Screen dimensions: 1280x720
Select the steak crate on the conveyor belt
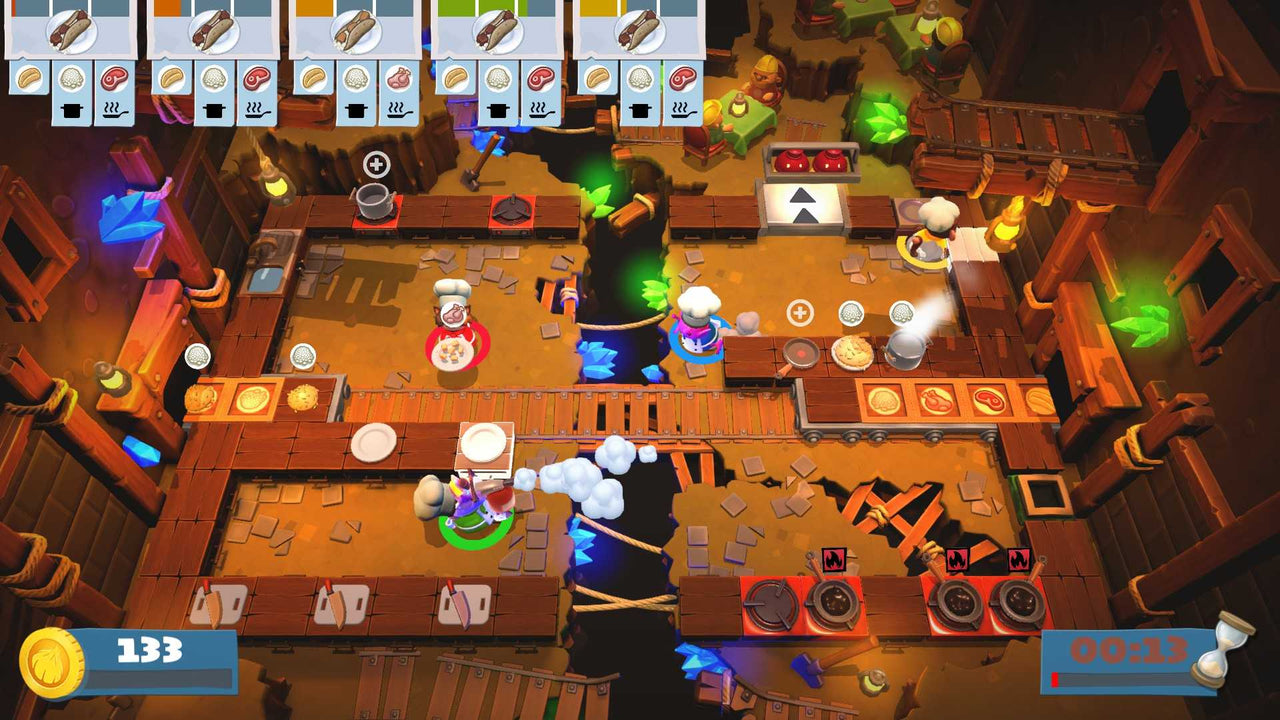[990, 400]
